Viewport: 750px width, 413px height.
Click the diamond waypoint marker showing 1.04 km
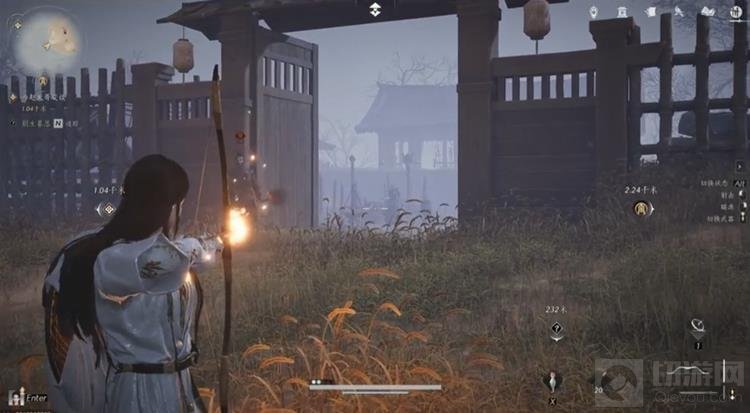coord(107,209)
